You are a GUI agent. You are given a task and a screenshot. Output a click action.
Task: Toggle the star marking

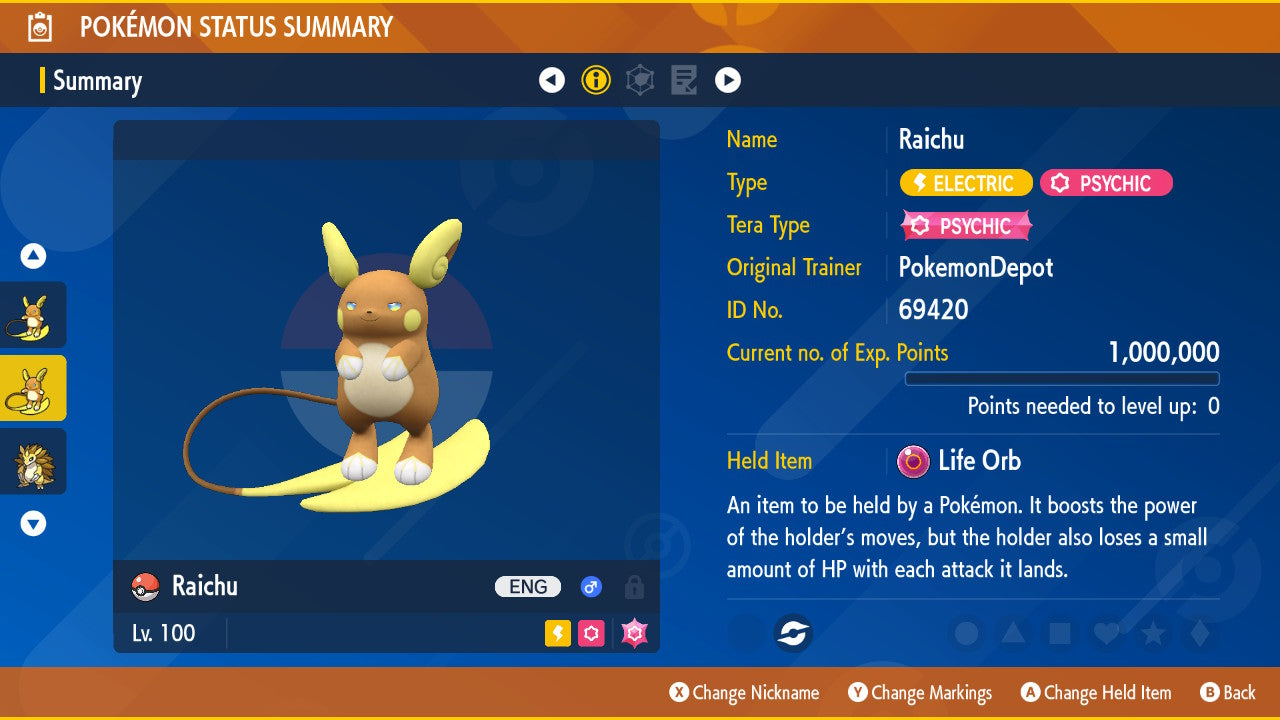1153,633
